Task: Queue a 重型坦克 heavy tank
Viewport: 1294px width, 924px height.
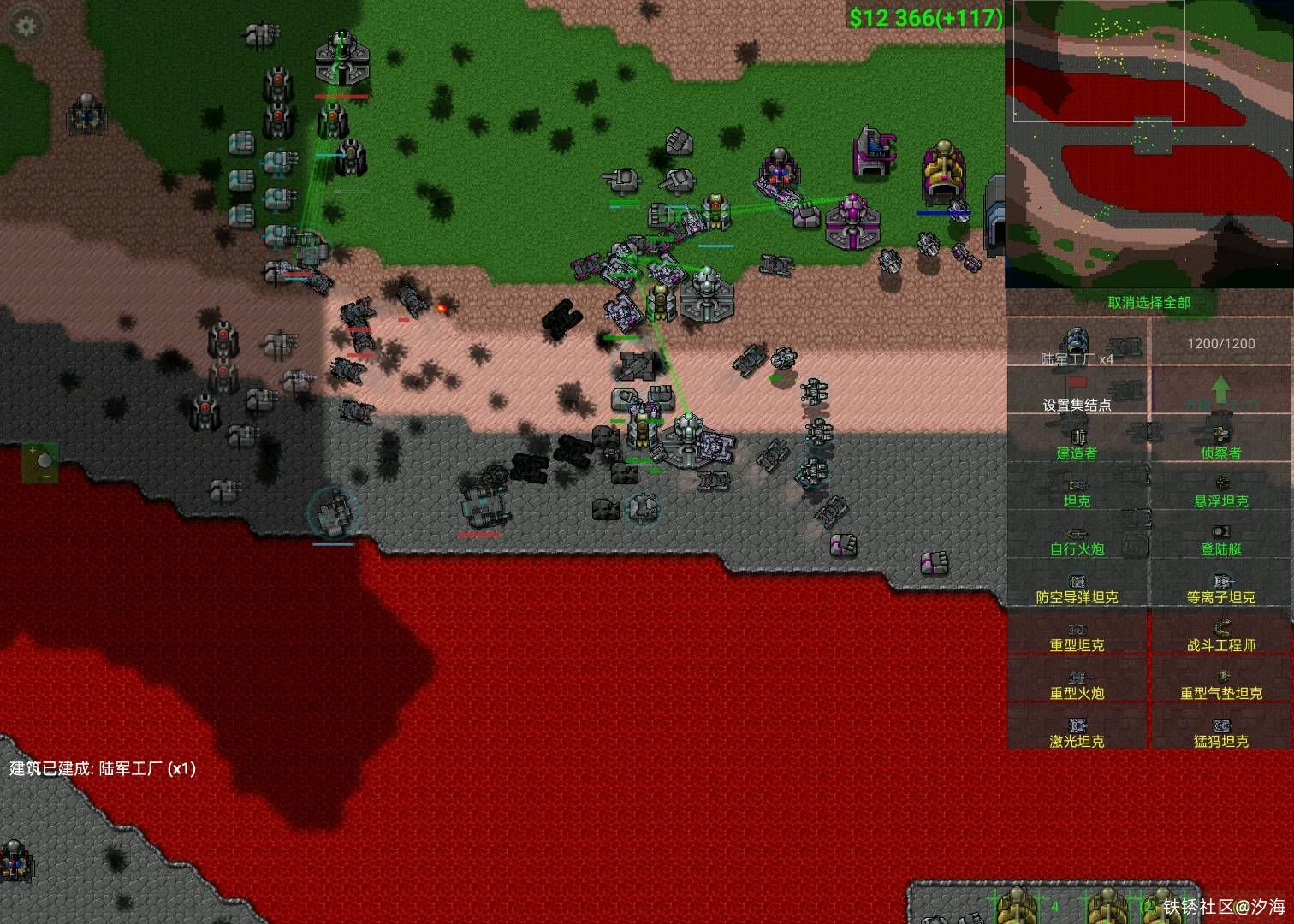Action: pyautogui.click(x=1077, y=635)
